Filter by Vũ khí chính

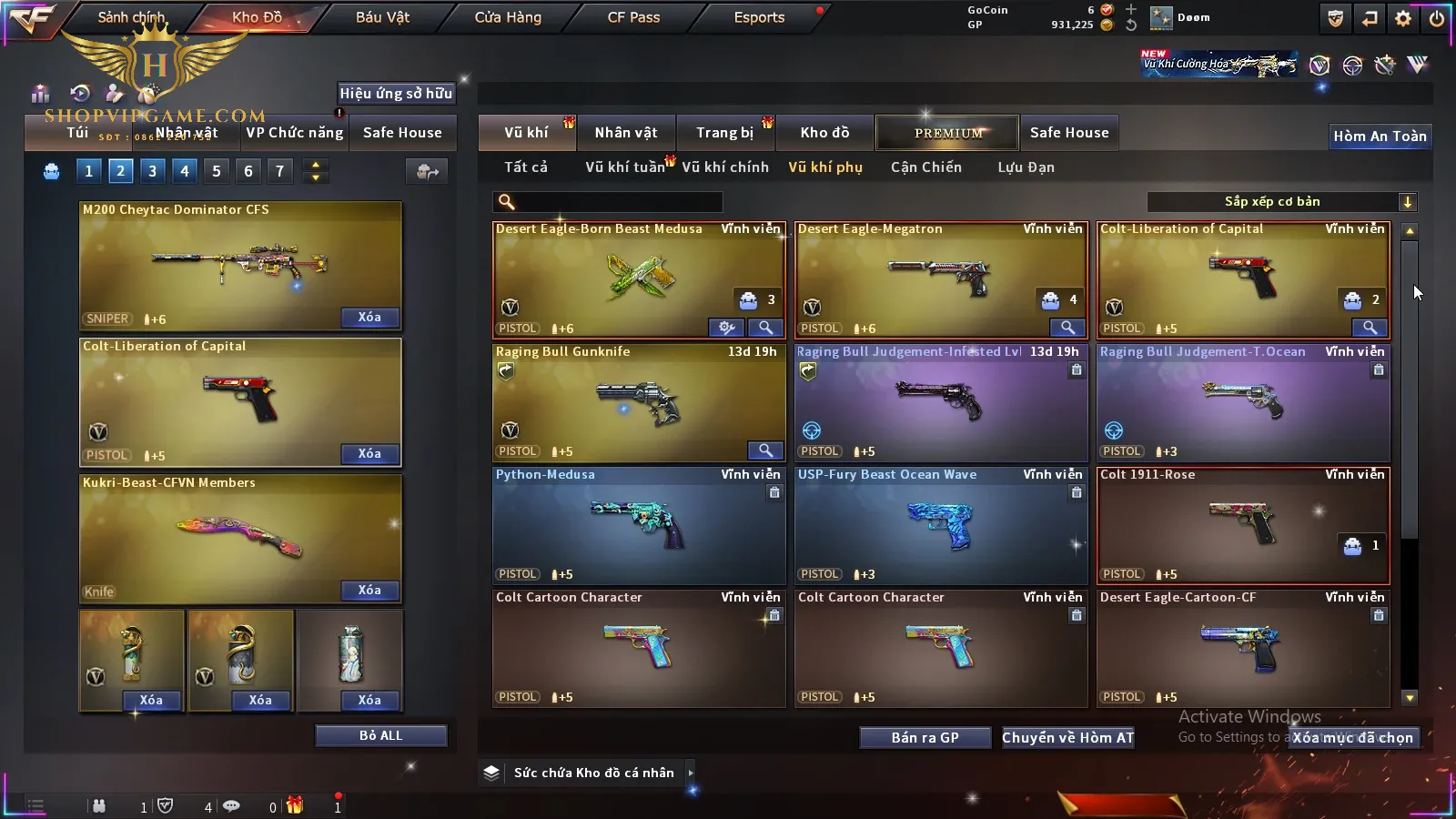pyautogui.click(x=725, y=167)
